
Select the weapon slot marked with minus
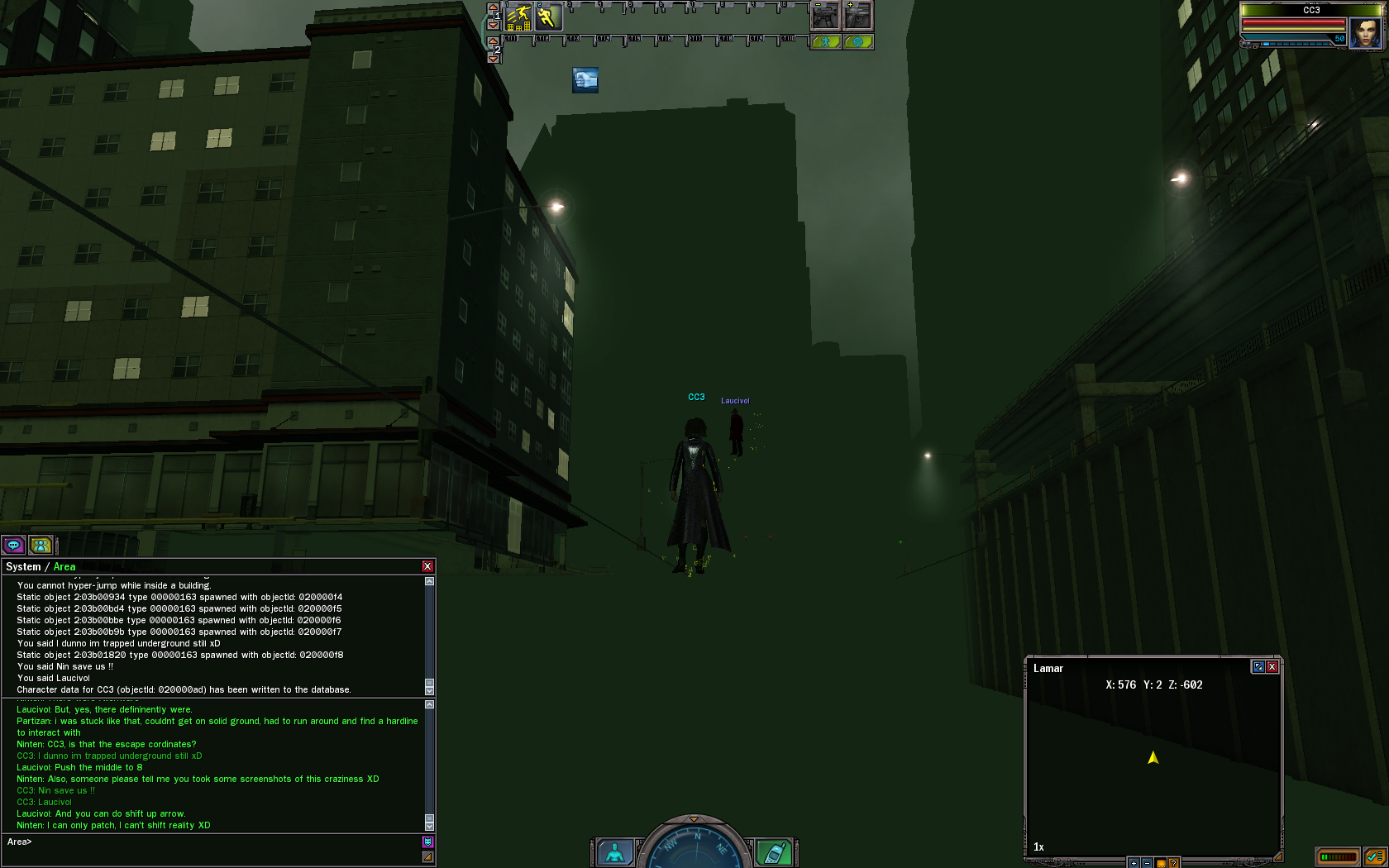[825, 17]
